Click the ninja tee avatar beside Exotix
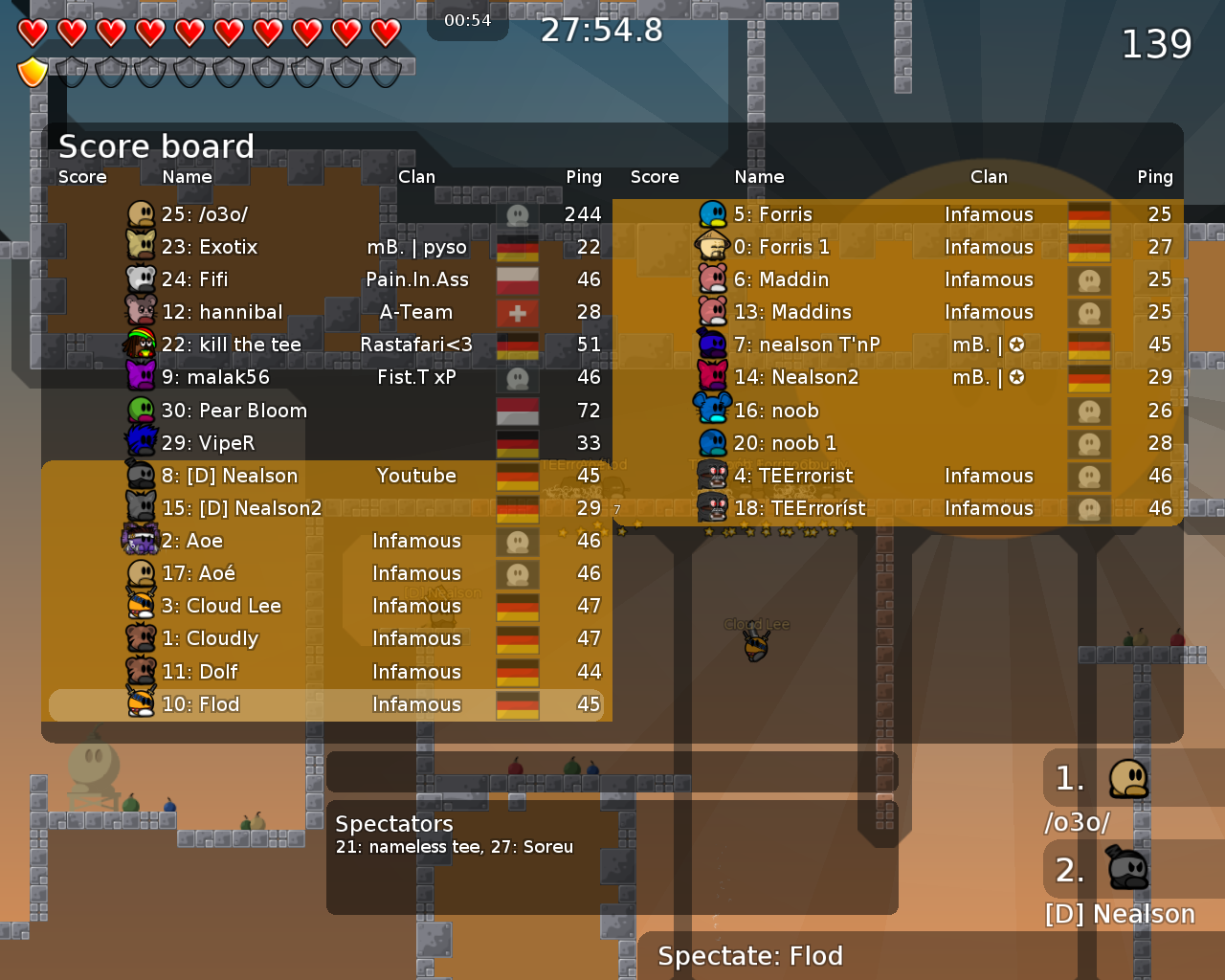This screenshot has width=1225, height=980. (141, 247)
